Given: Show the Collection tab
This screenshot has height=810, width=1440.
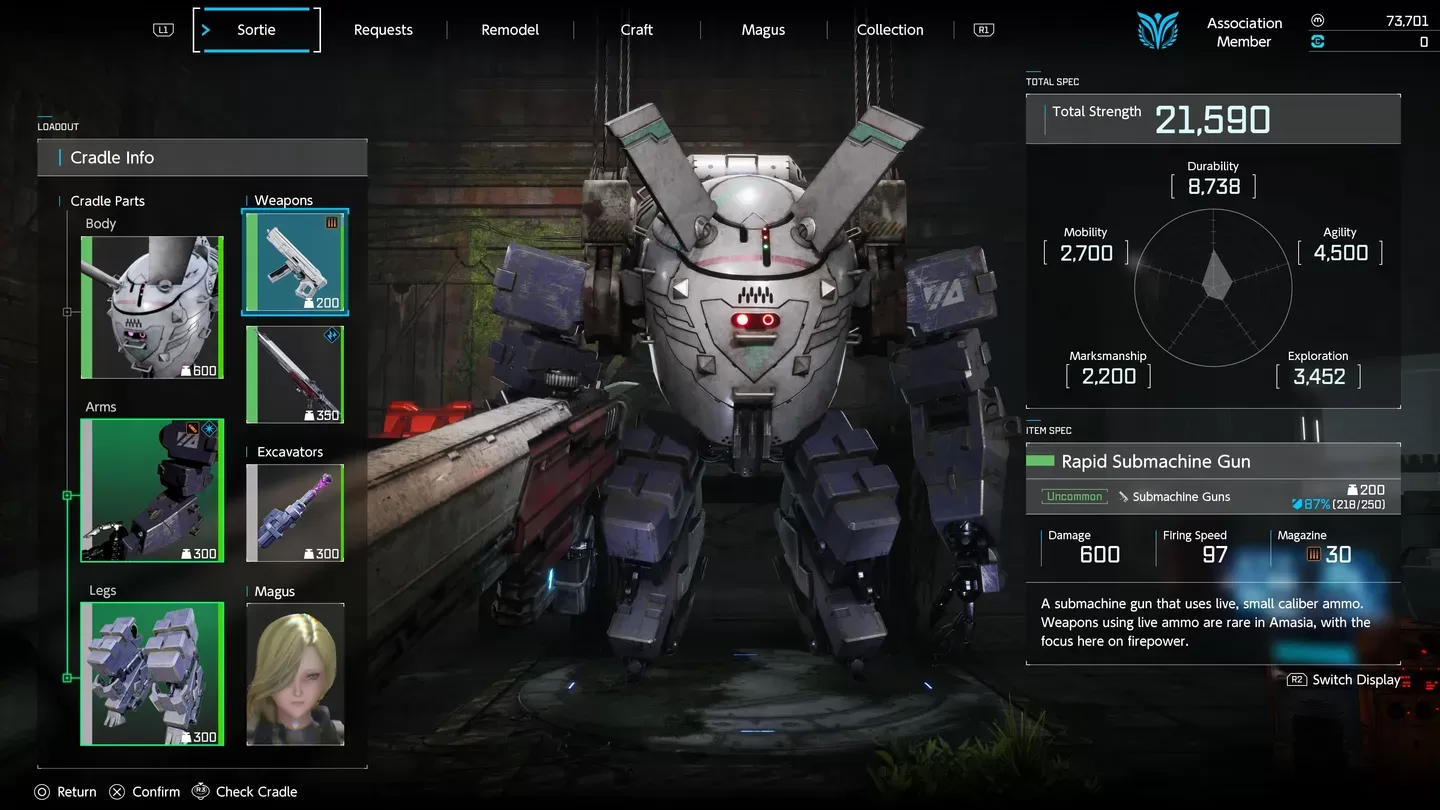Looking at the screenshot, I should [x=889, y=30].
